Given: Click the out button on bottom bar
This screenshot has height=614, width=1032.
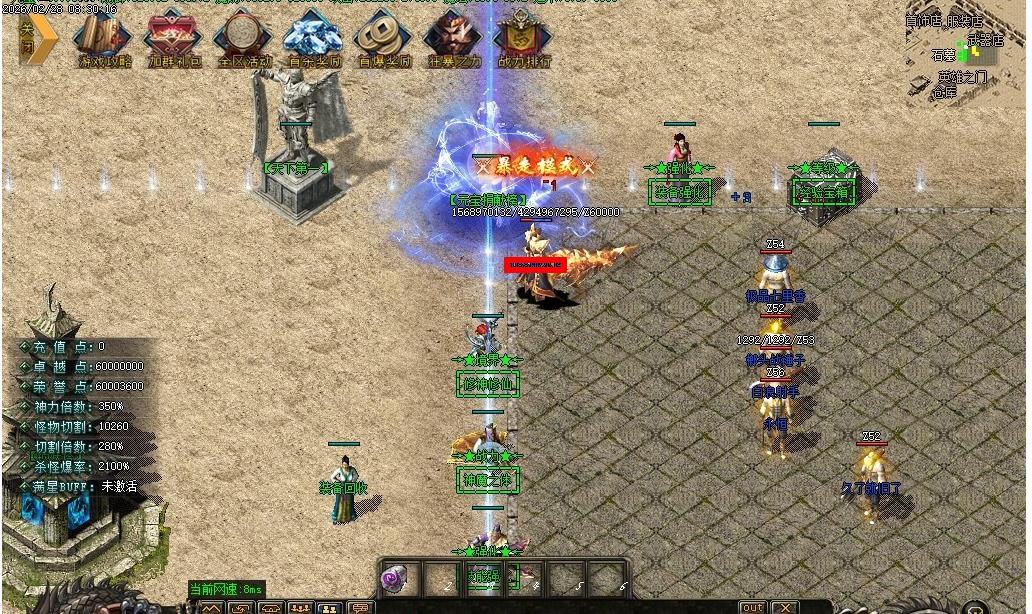Looking at the screenshot, I should pos(753,607).
